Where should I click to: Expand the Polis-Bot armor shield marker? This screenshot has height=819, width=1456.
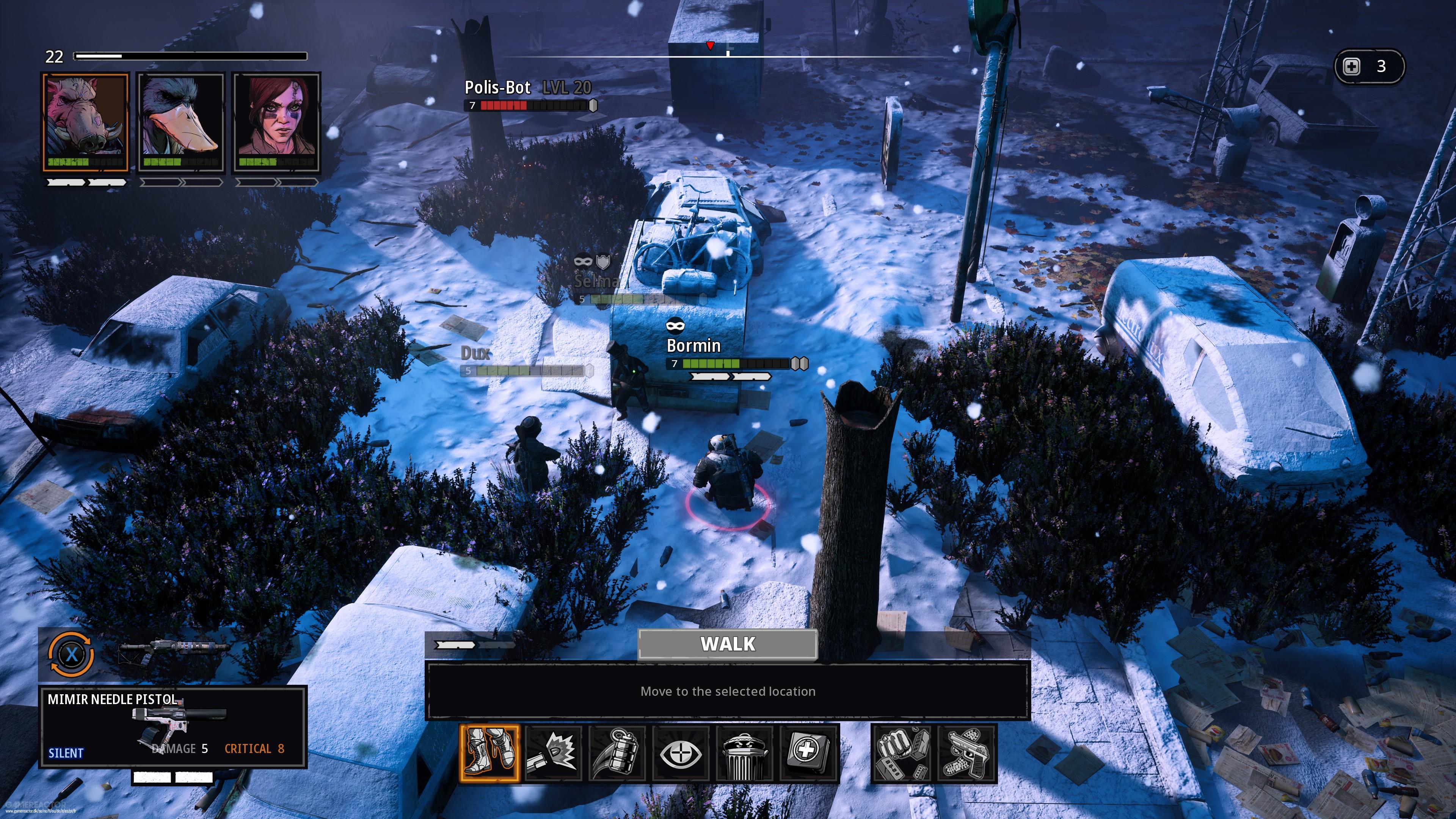591,105
